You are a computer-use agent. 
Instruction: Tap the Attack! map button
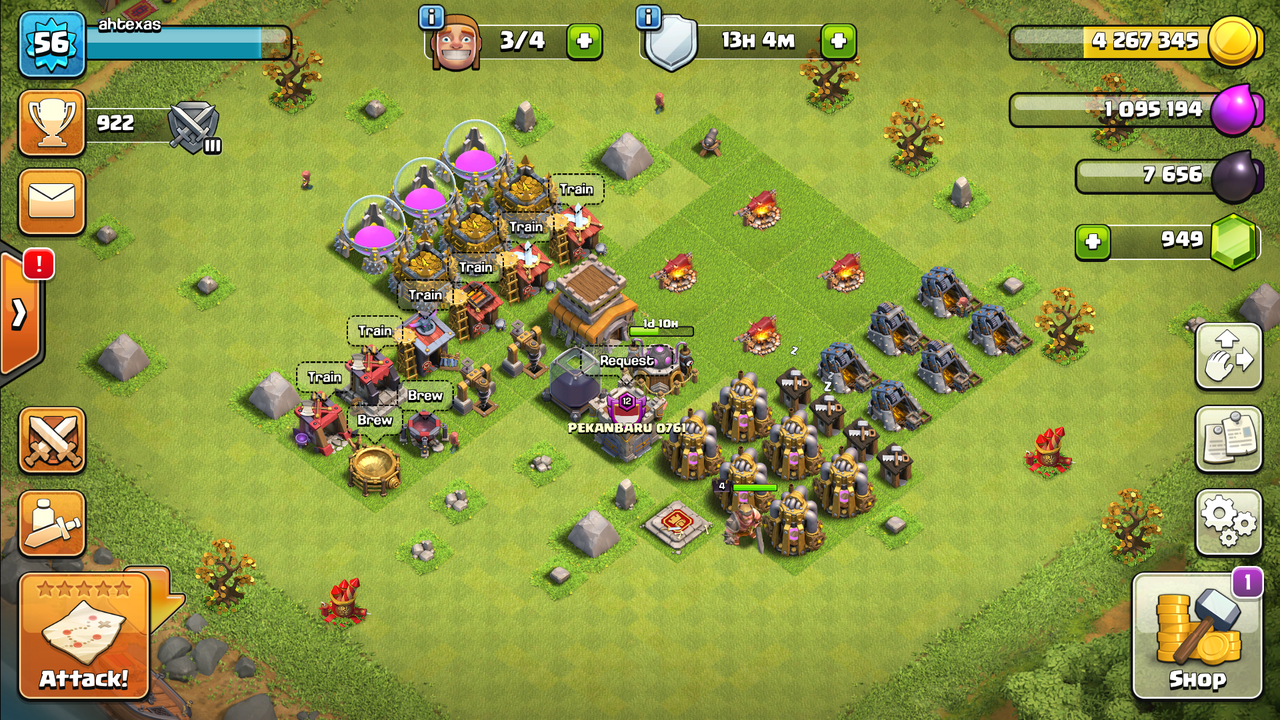click(x=83, y=637)
